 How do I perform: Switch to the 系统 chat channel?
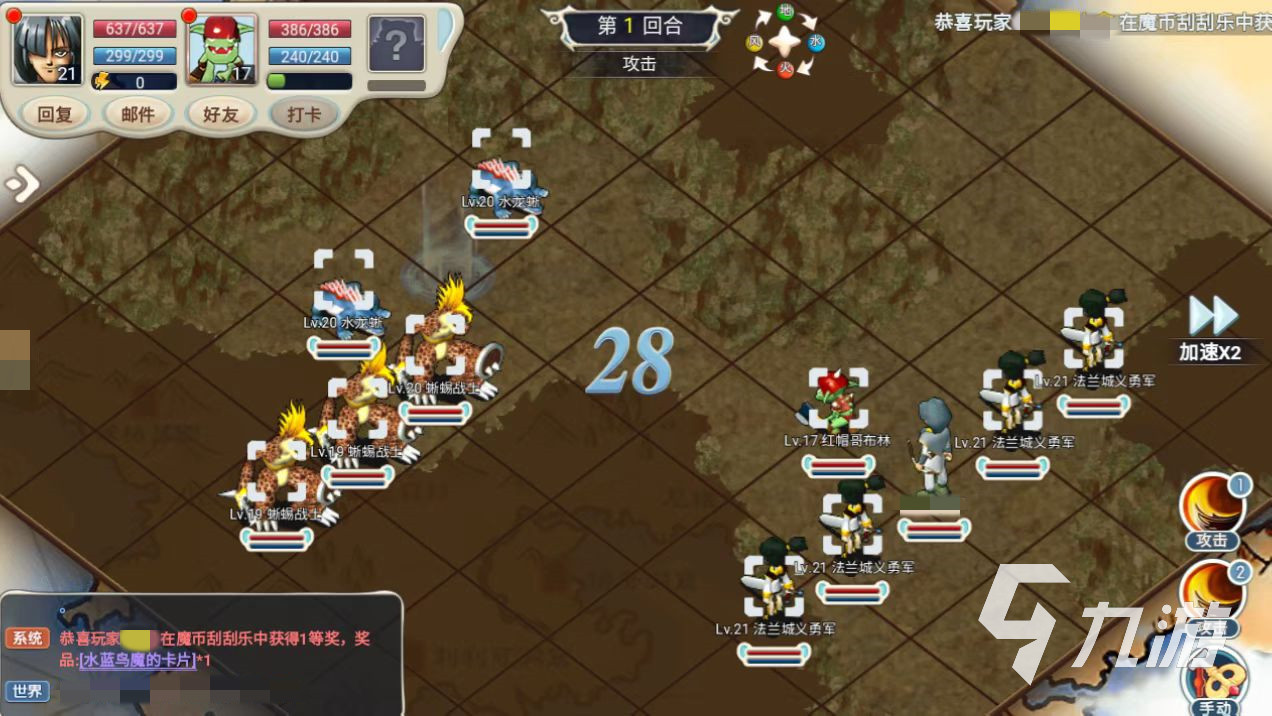[27, 638]
